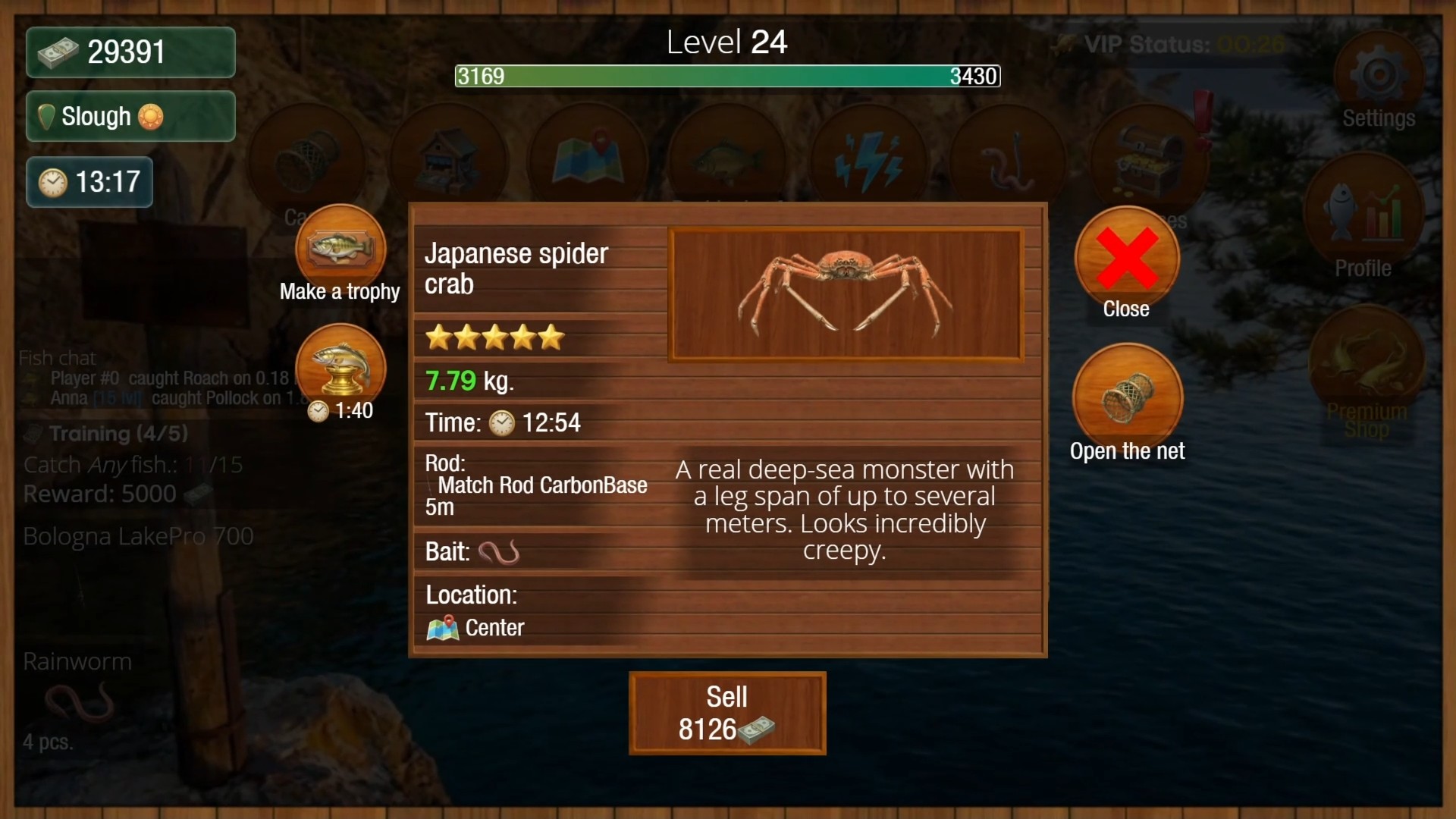This screenshot has height=819, width=1456.
Task: Click the Slough location label
Action: 129,116
